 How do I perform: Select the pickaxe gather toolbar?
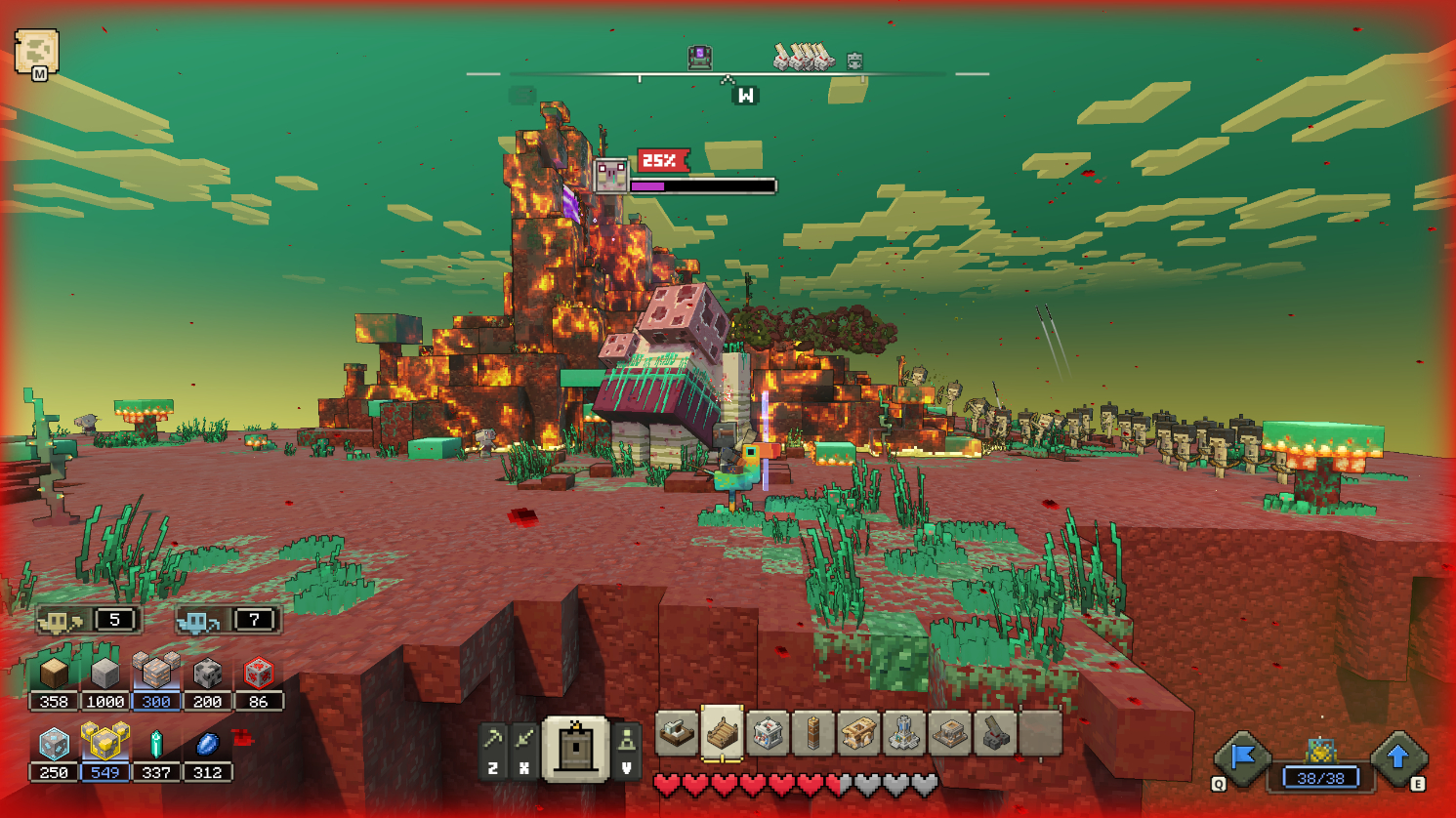coord(493,741)
